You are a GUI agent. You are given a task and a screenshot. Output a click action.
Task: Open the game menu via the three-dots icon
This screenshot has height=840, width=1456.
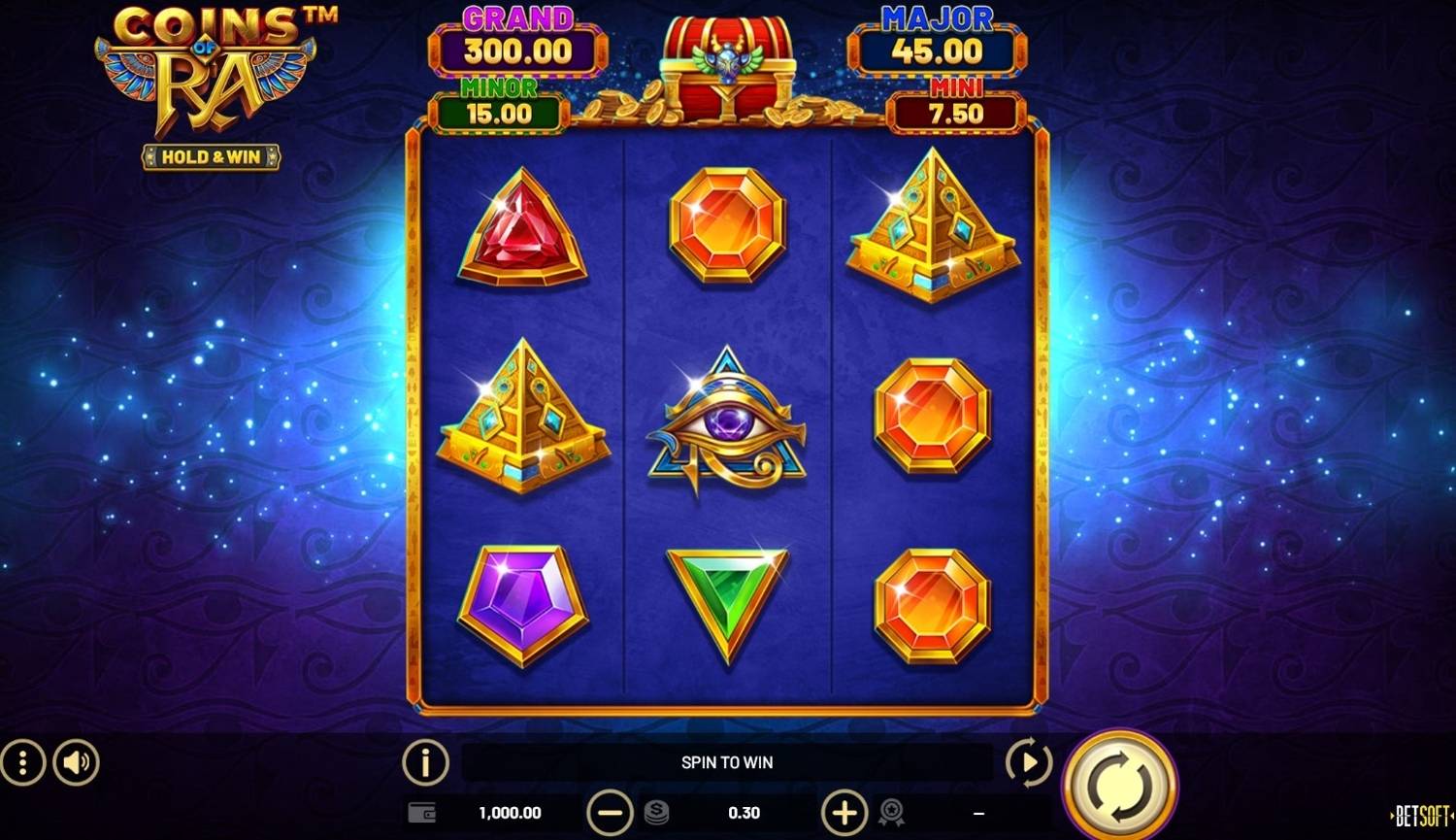click(21, 762)
